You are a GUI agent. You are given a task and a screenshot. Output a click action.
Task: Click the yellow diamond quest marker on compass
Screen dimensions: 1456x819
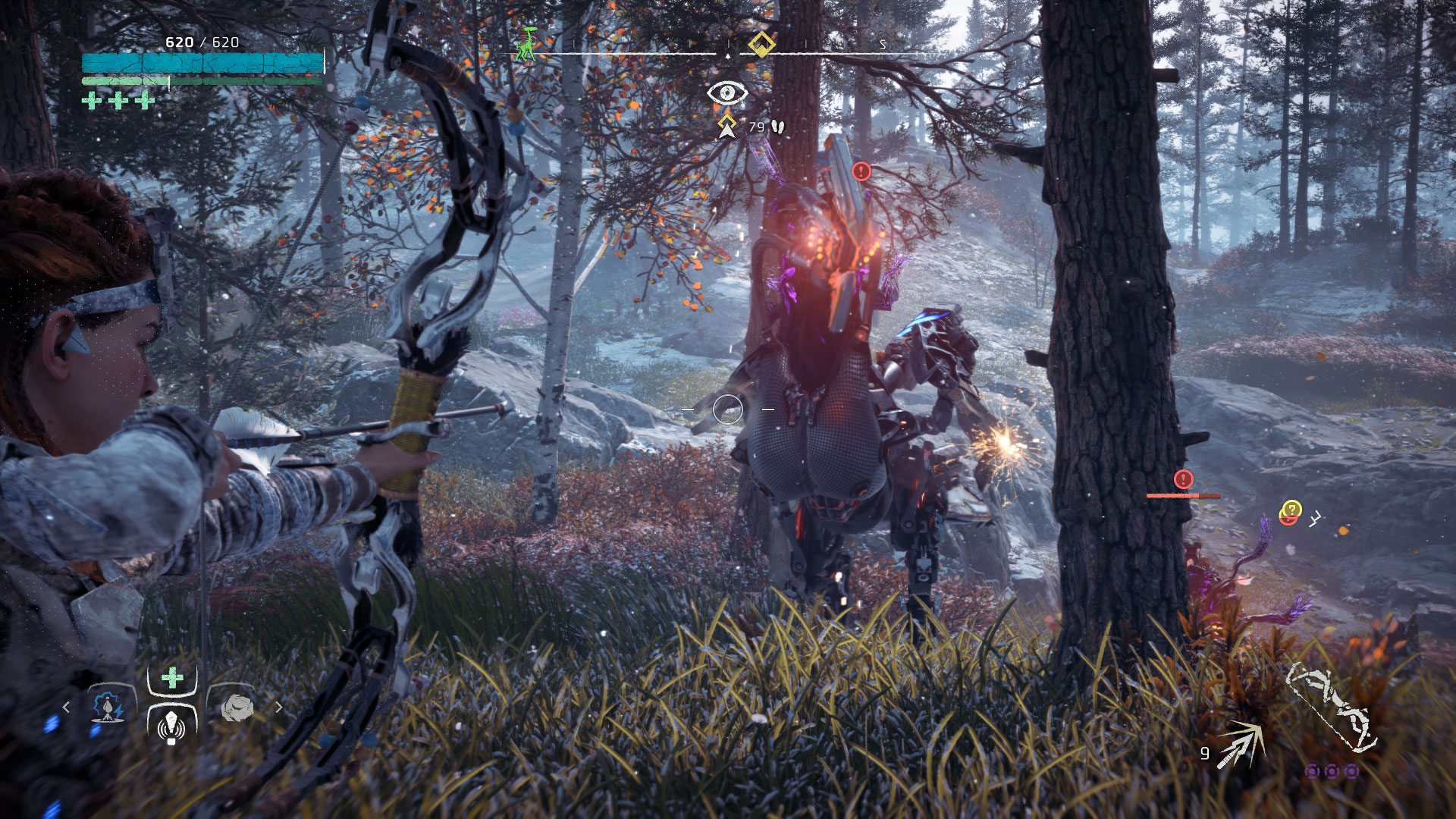click(x=761, y=44)
